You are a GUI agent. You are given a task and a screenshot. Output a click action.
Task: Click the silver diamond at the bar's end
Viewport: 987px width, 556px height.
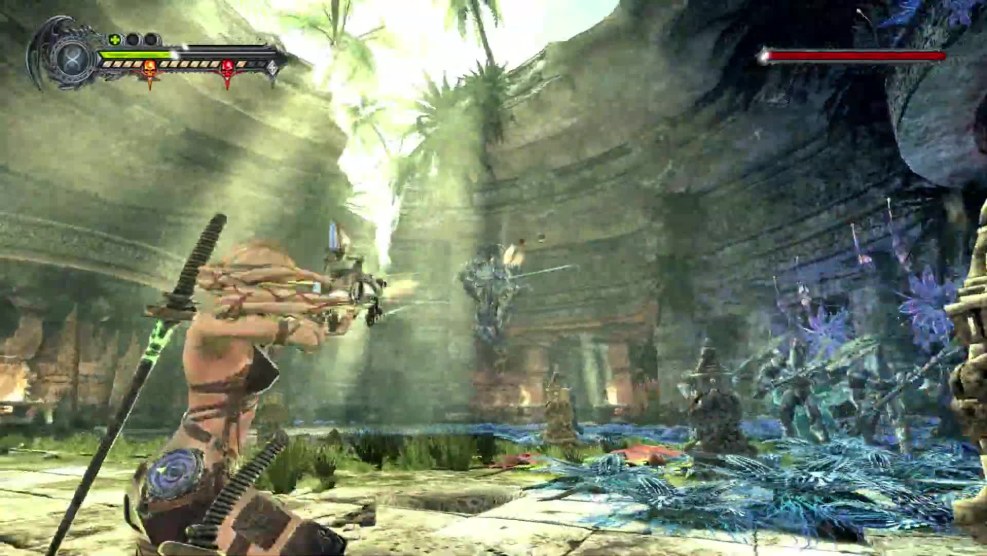[272, 68]
